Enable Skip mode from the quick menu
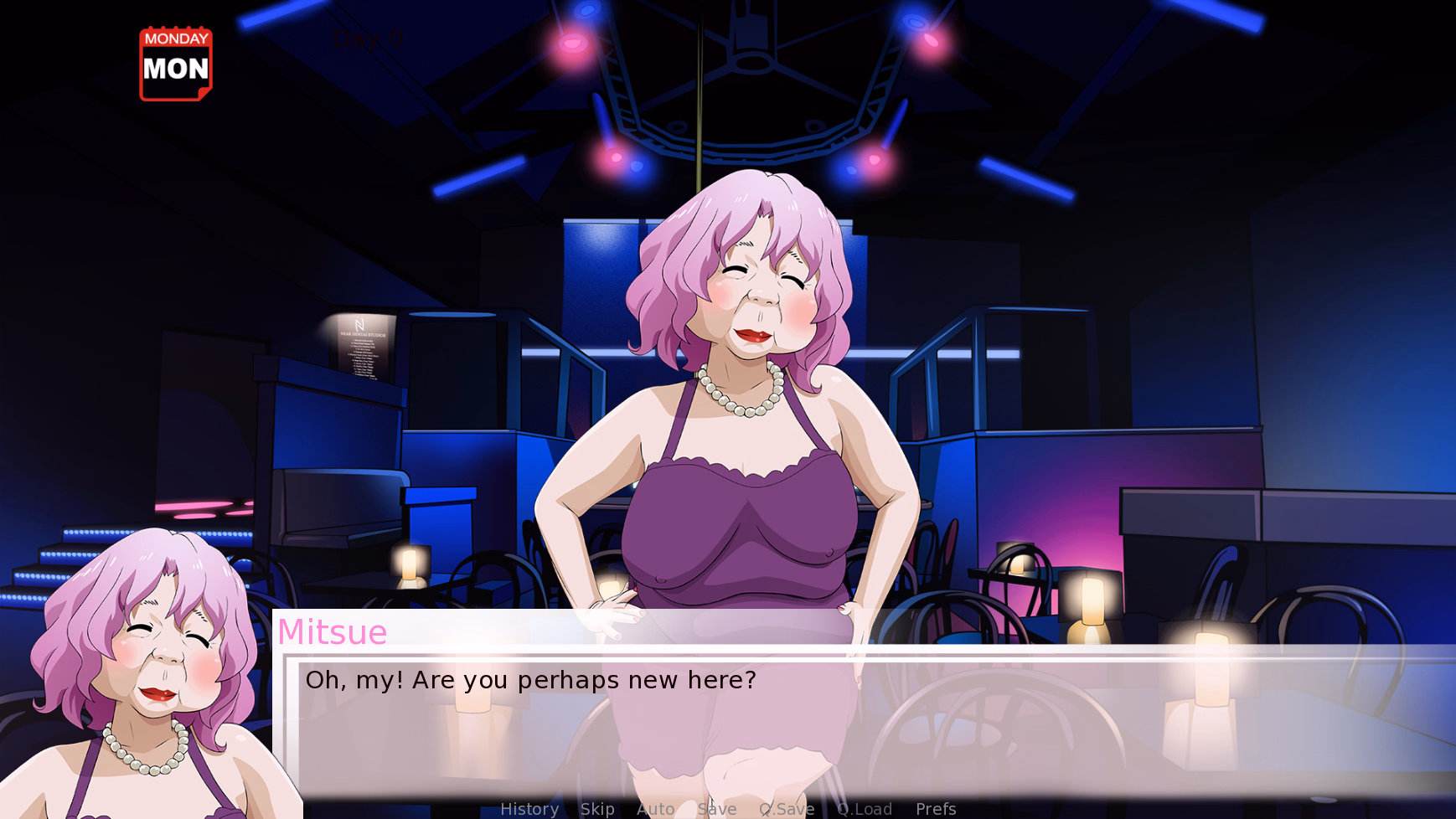Screen dimensions: 1456x819 point(597,809)
